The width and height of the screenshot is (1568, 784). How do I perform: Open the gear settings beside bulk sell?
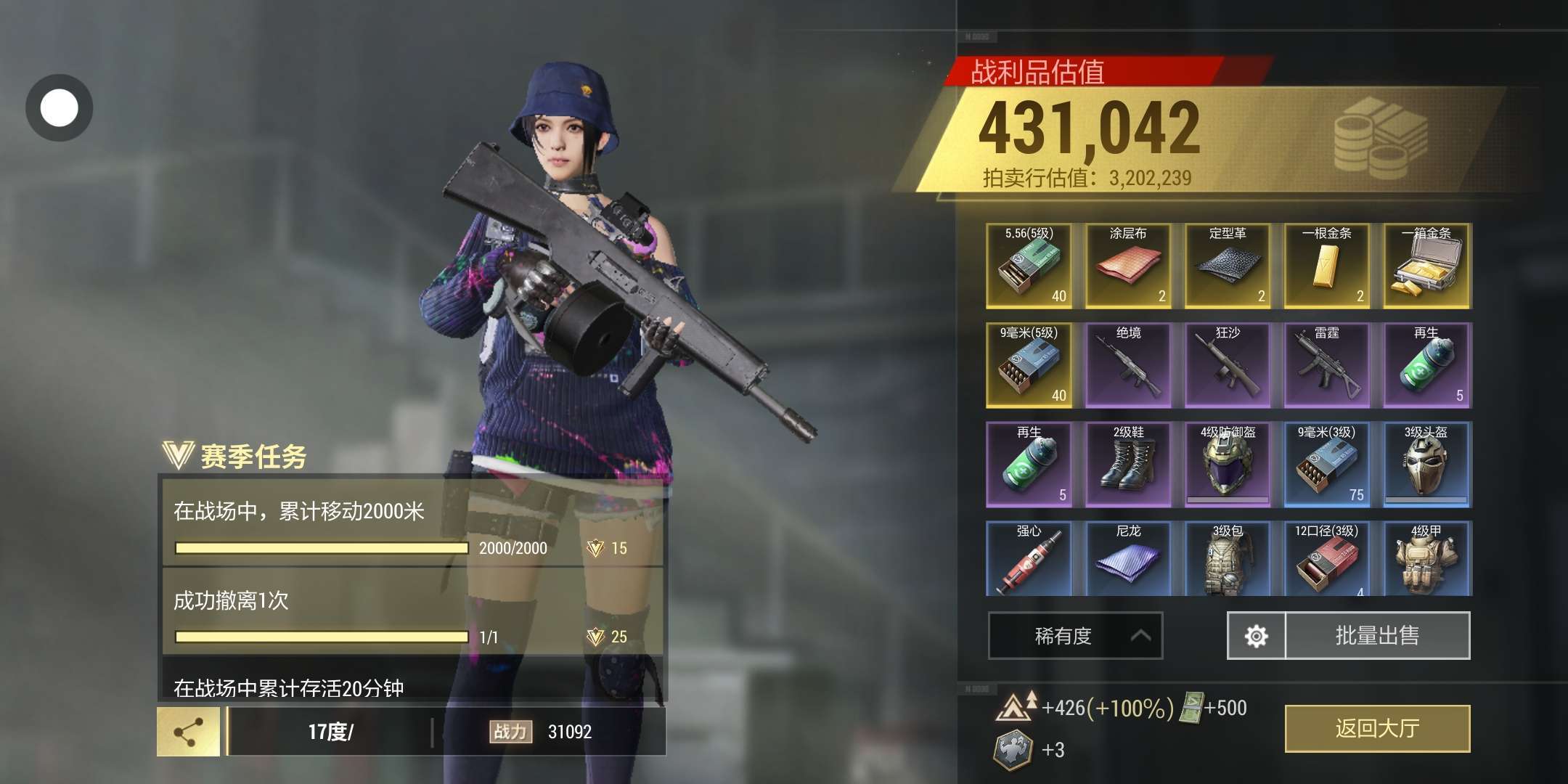(1257, 636)
